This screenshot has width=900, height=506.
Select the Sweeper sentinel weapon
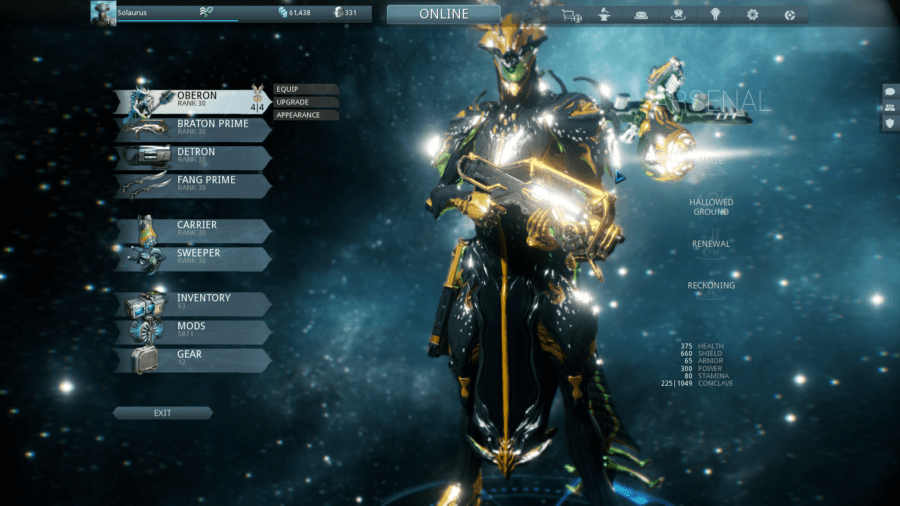[193, 259]
